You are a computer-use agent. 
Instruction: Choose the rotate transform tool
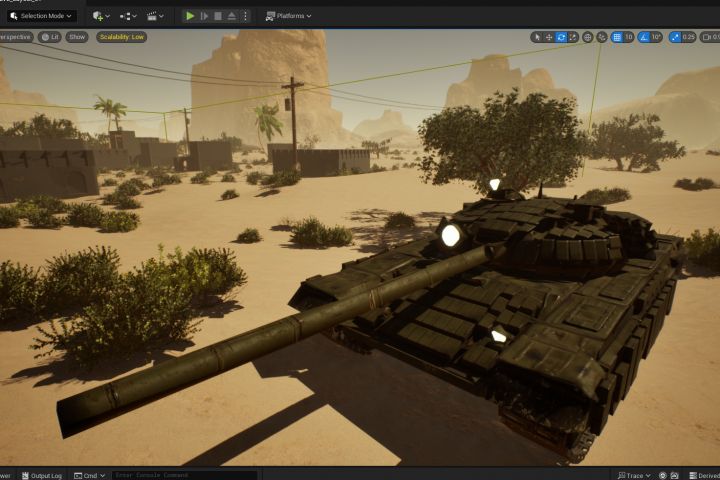[561, 37]
